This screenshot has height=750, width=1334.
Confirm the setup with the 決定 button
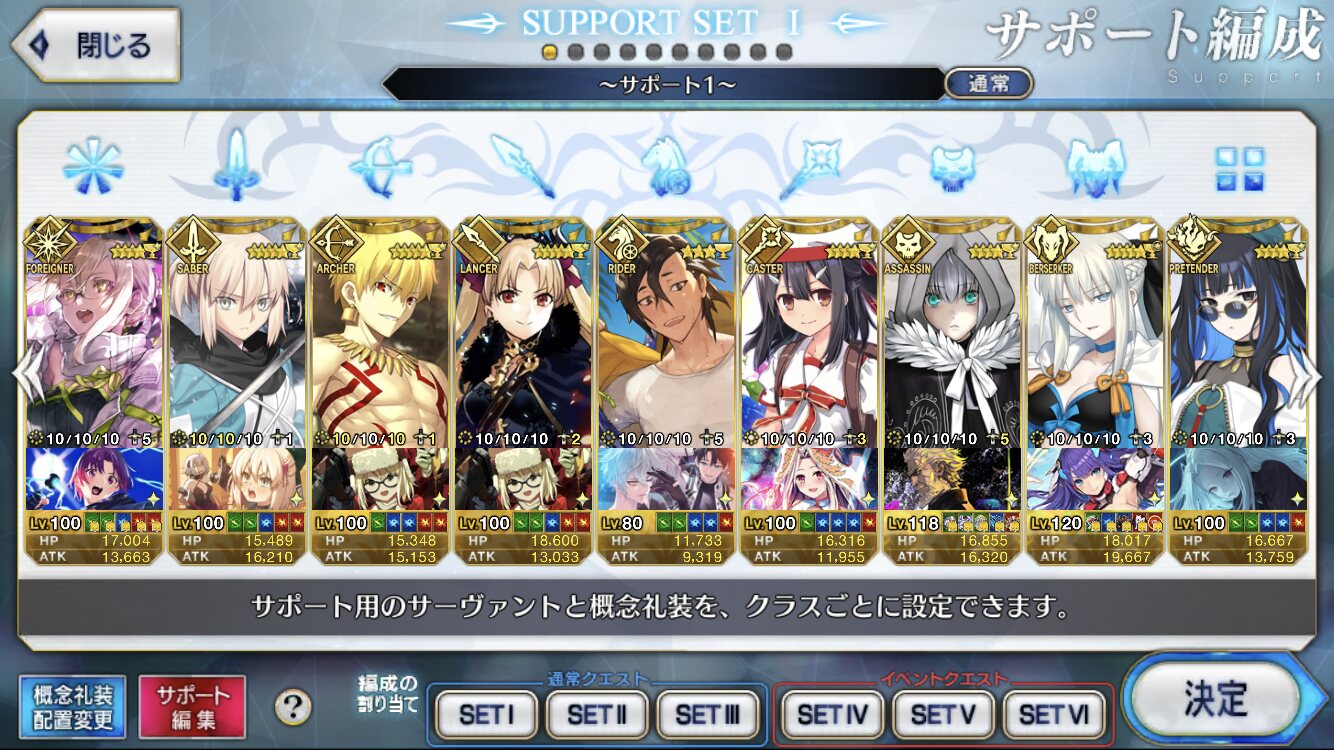coord(1216,699)
